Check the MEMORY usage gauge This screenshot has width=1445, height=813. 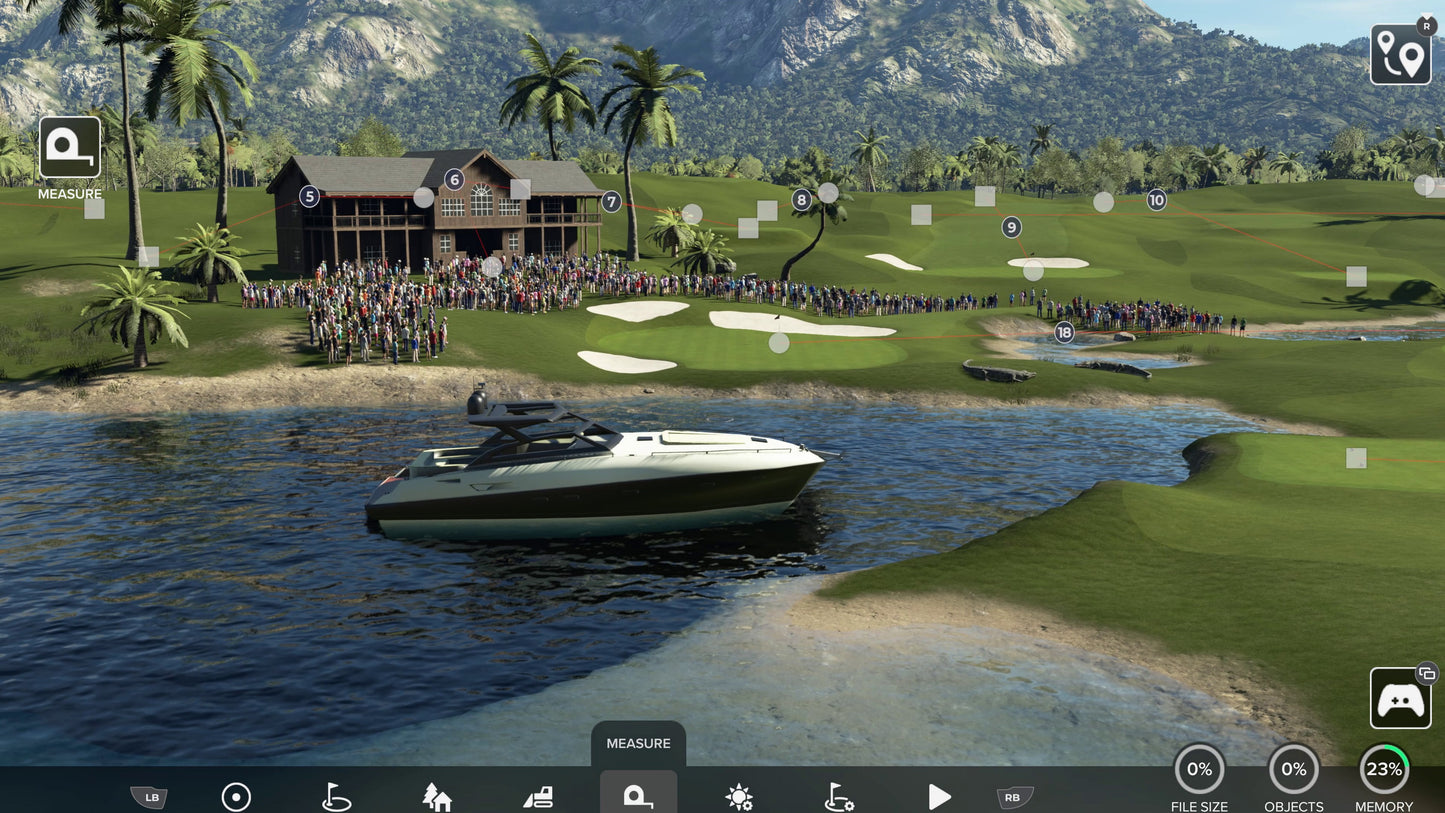tap(1384, 768)
